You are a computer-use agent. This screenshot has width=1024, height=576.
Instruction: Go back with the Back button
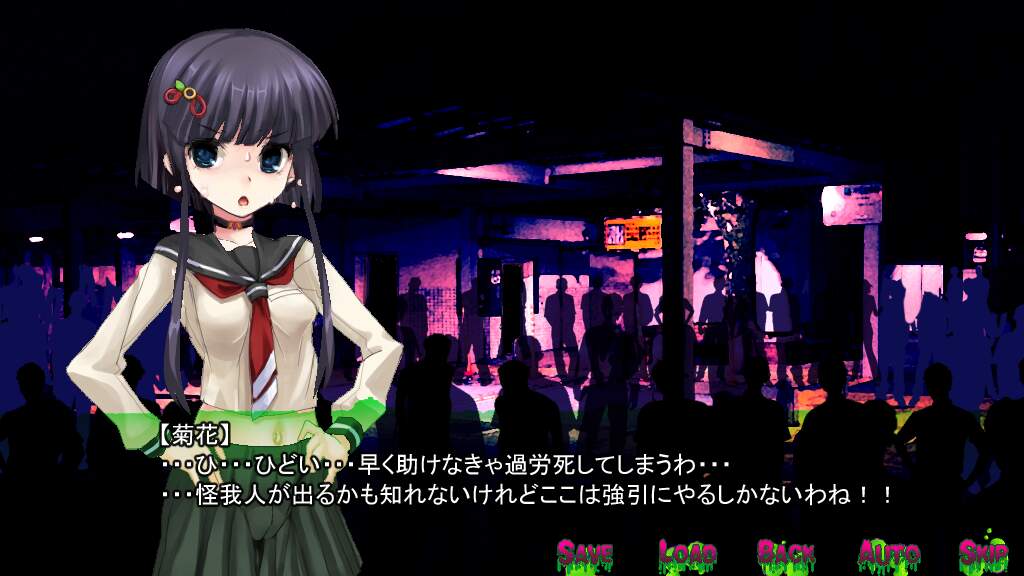pos(786,552)
